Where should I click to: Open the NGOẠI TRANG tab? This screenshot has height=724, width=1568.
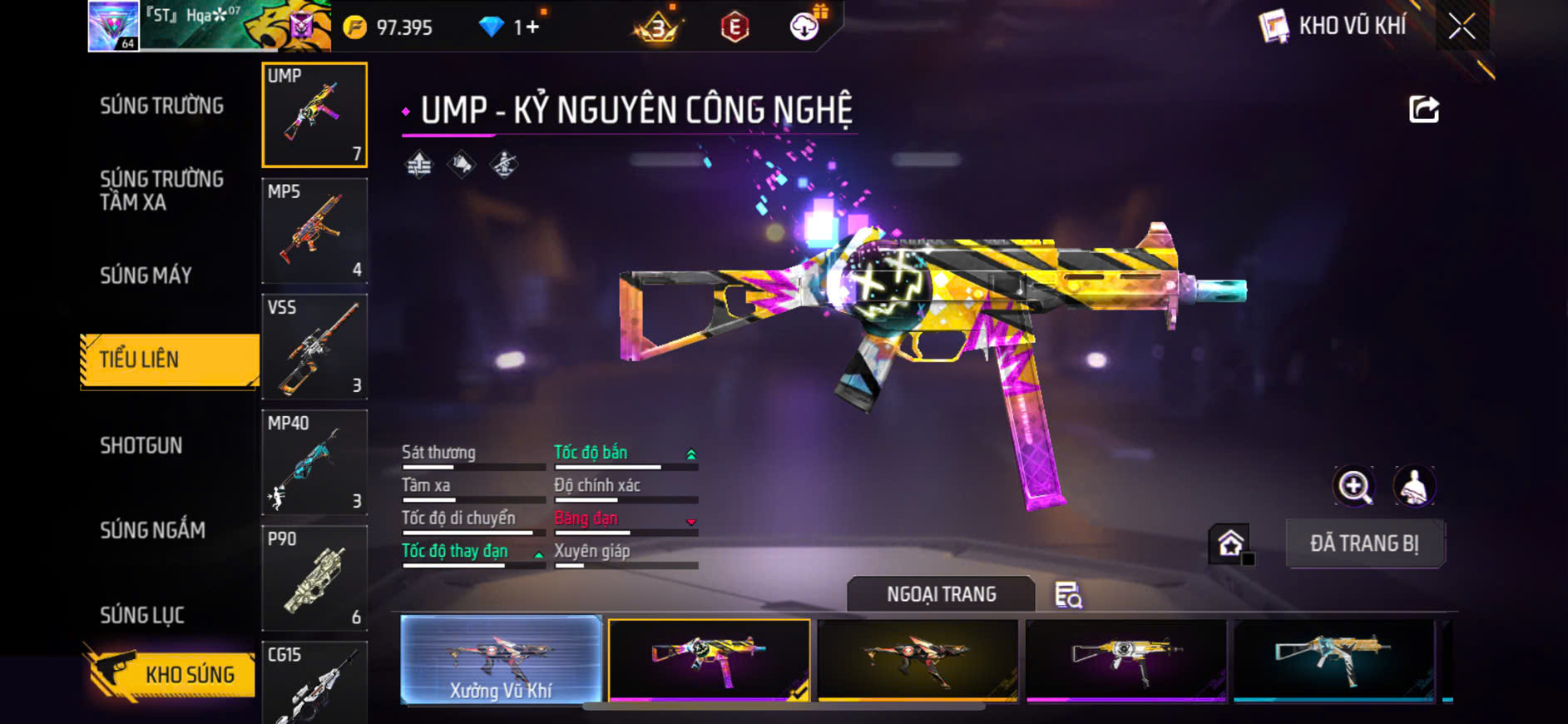pyautogui.click(x=941, y=594)
